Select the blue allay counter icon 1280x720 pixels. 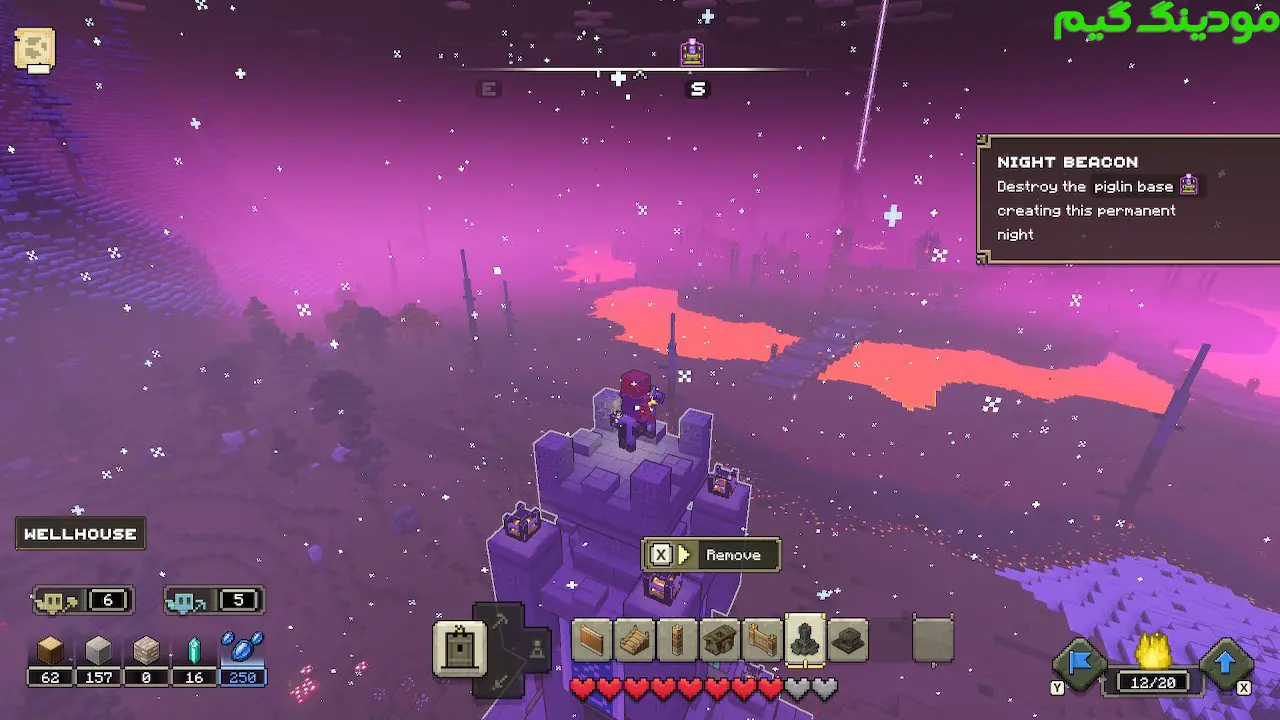(185, 601)
